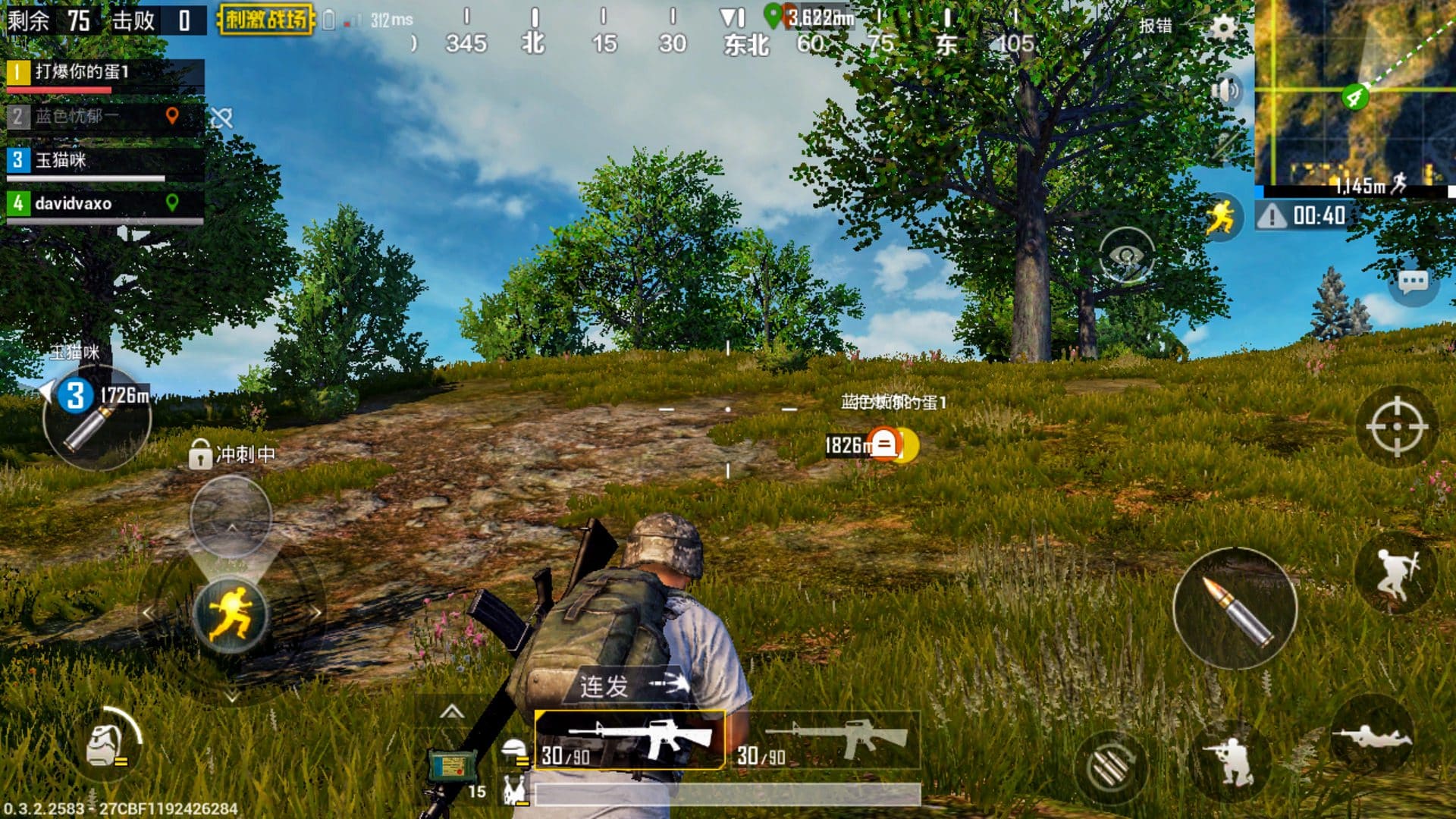Open the settings gear icon
This screenshot has width=1456, height=819.
point(1222,27)
